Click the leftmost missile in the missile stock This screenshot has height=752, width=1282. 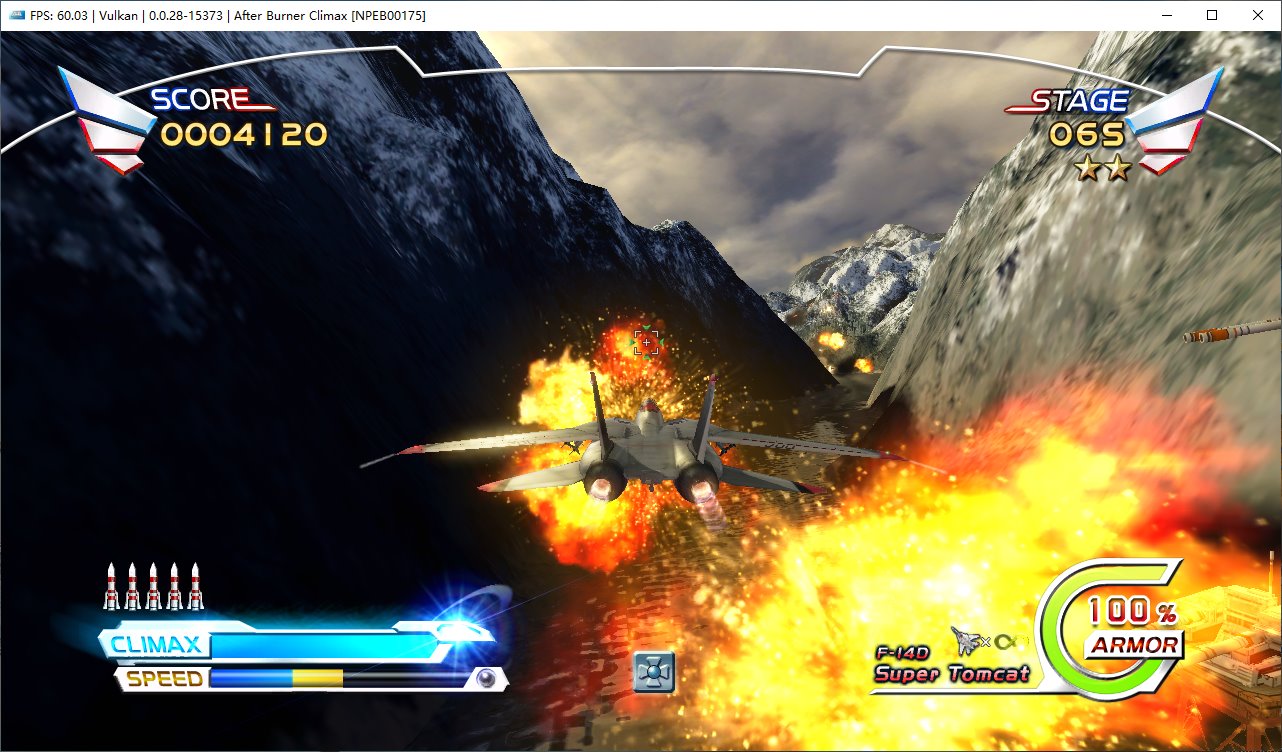pos(110,585)
